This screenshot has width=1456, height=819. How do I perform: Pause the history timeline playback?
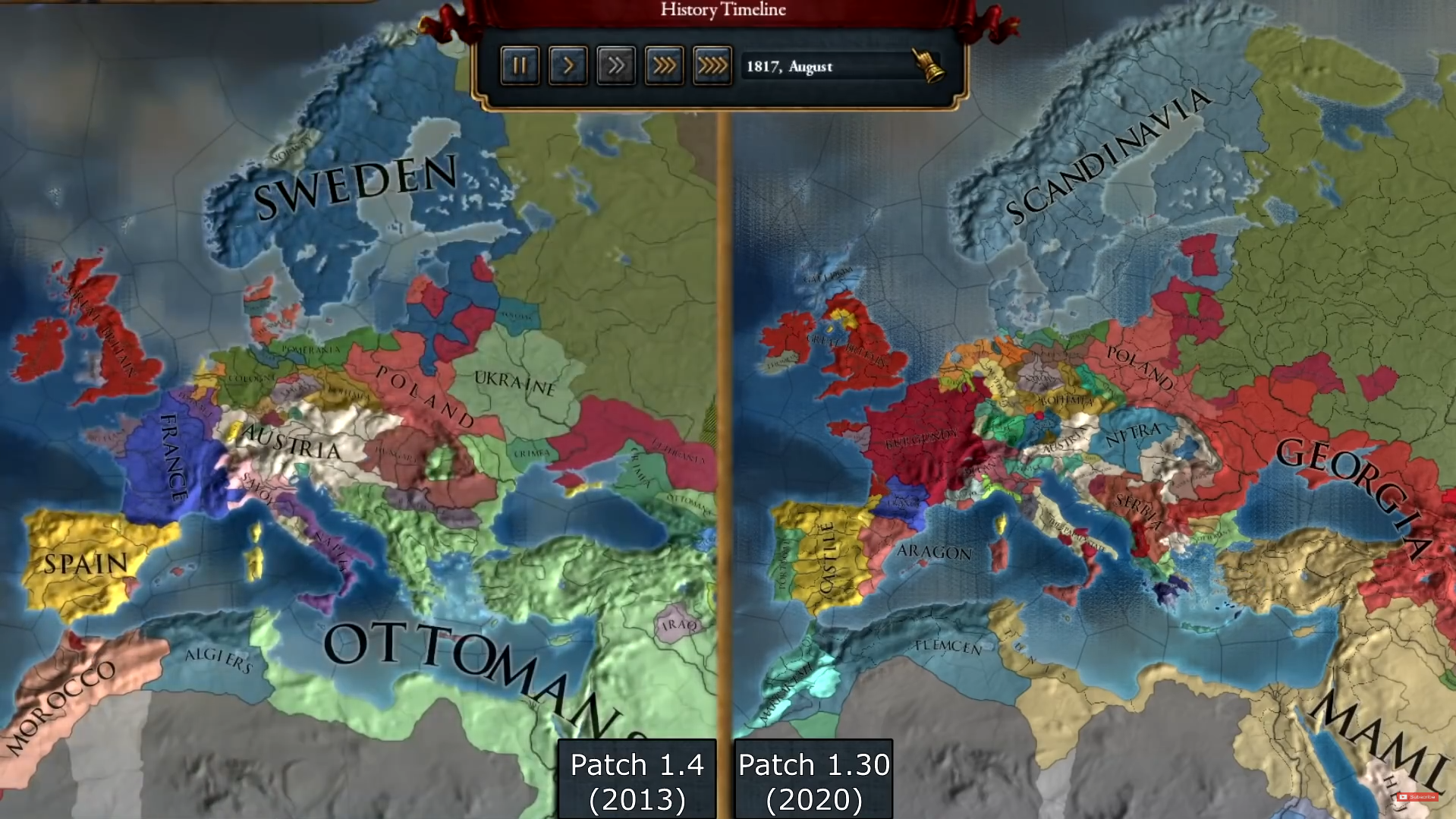pos(519,66)
